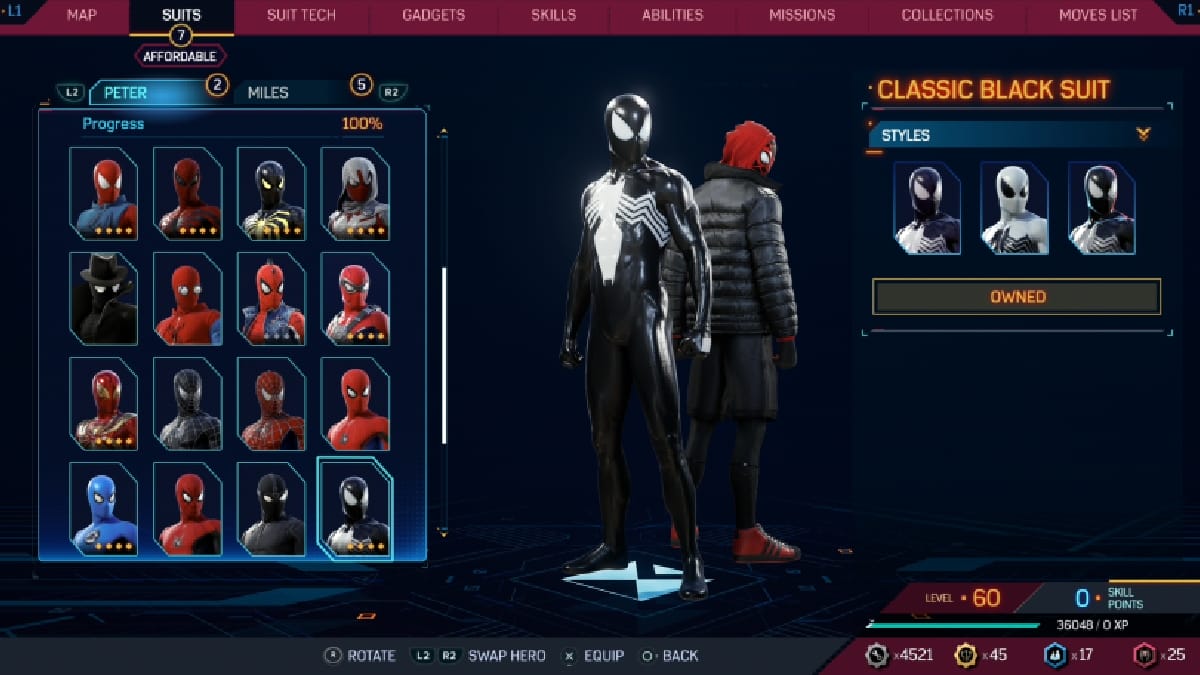Open the Abilities tab
Screen dimensions: 1200x675
(x=672, y=15)
